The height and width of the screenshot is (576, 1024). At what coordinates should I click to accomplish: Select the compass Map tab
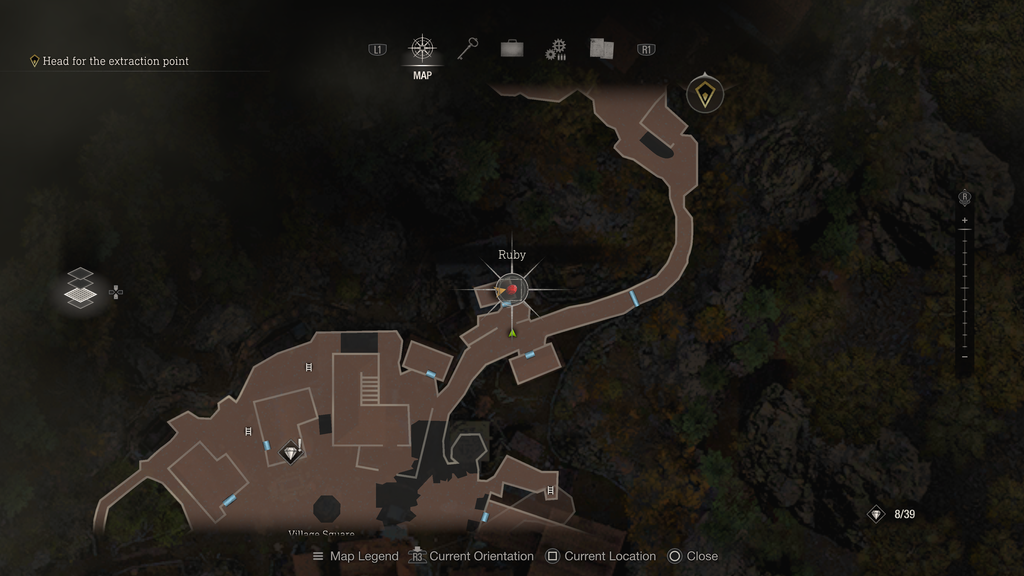[x=422, y=49]
